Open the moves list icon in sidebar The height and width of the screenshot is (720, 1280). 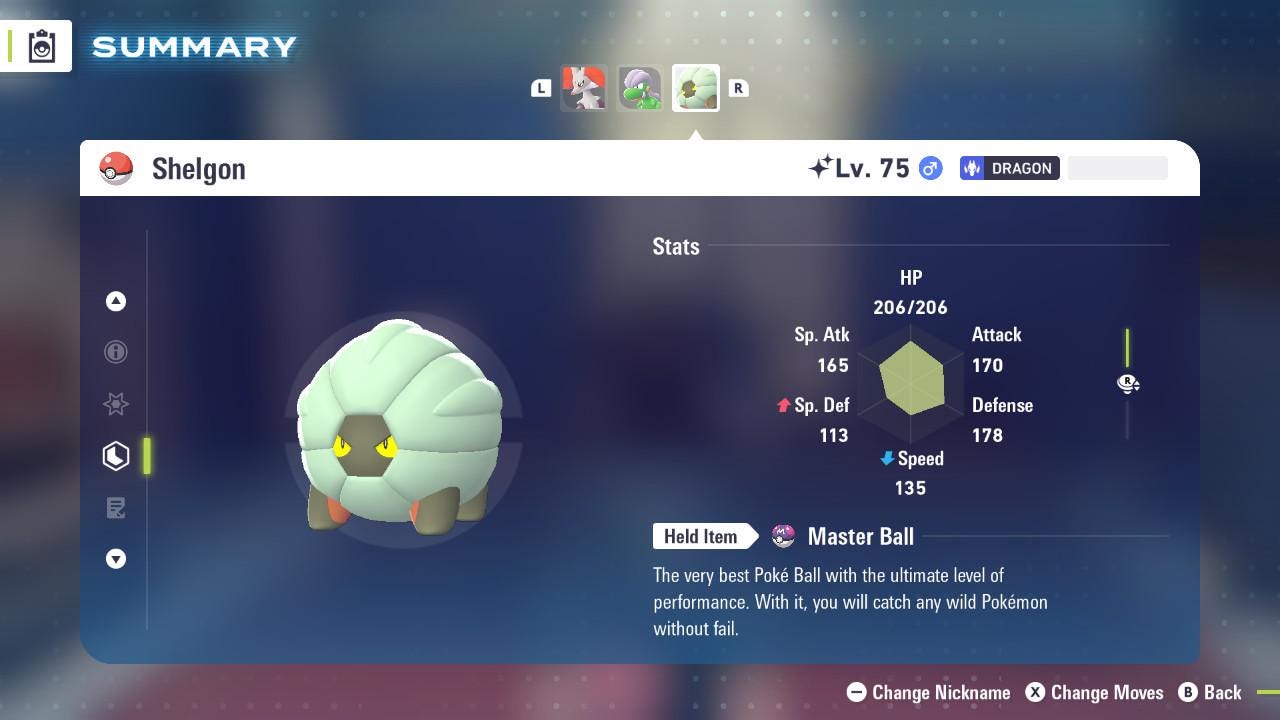click(116, 508)
